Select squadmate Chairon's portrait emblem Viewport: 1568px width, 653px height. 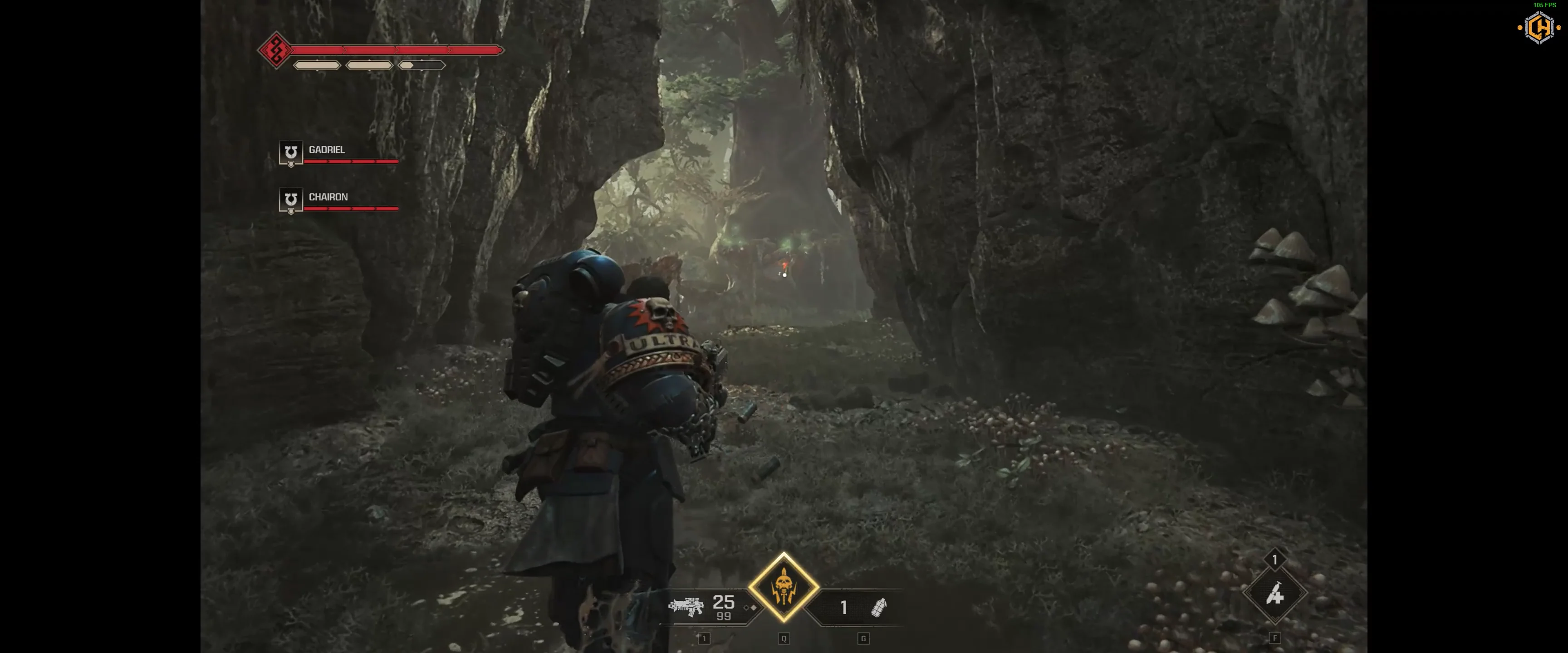pyautogui.click(x=290, y=200)
